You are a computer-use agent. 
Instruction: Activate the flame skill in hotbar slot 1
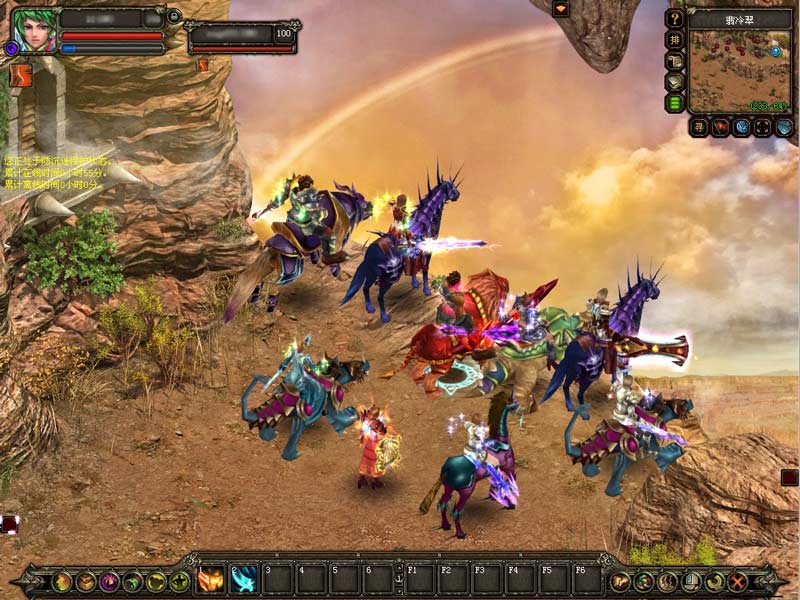(212, 578)
